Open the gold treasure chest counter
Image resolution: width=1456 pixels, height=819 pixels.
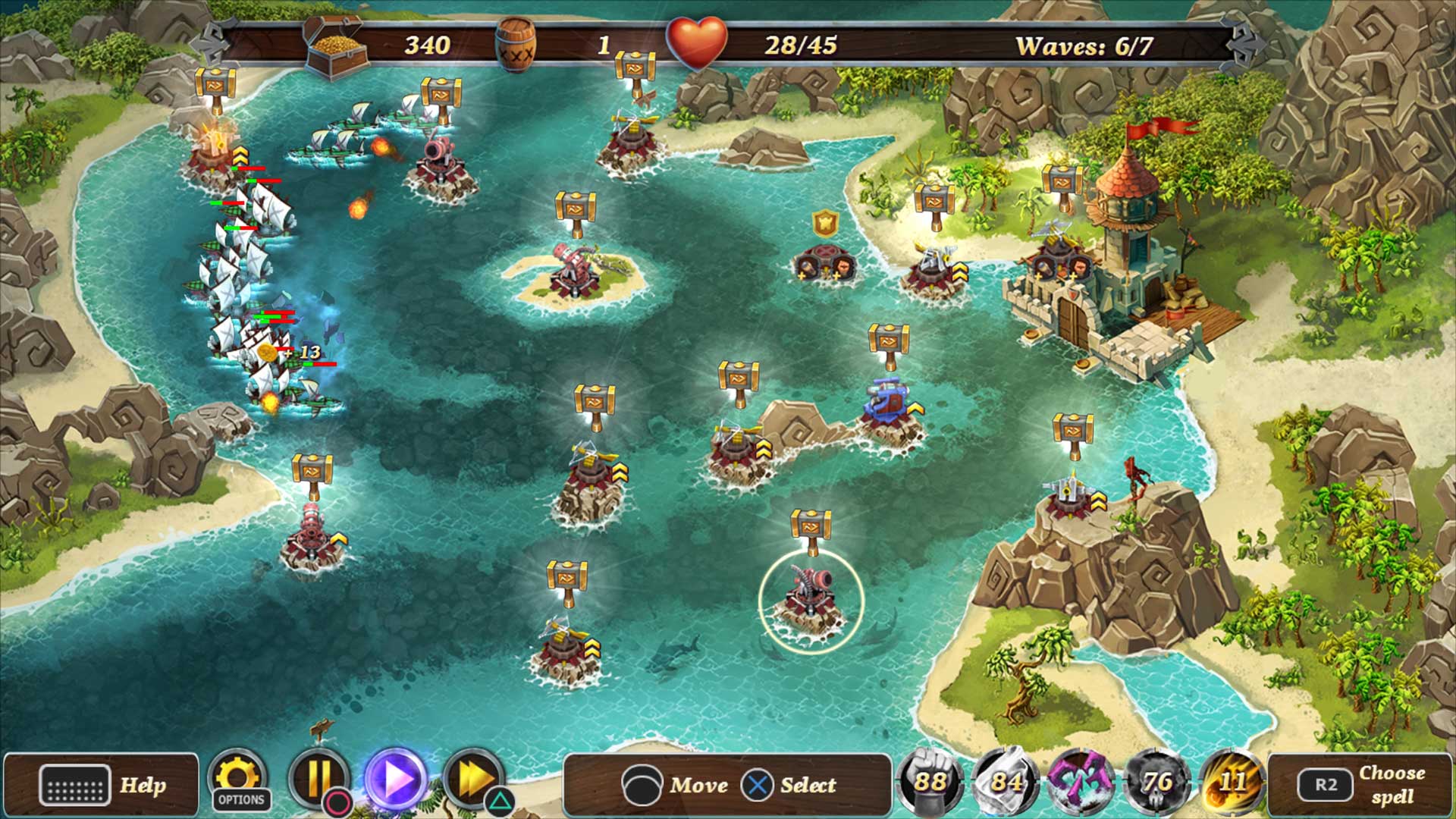334,45
